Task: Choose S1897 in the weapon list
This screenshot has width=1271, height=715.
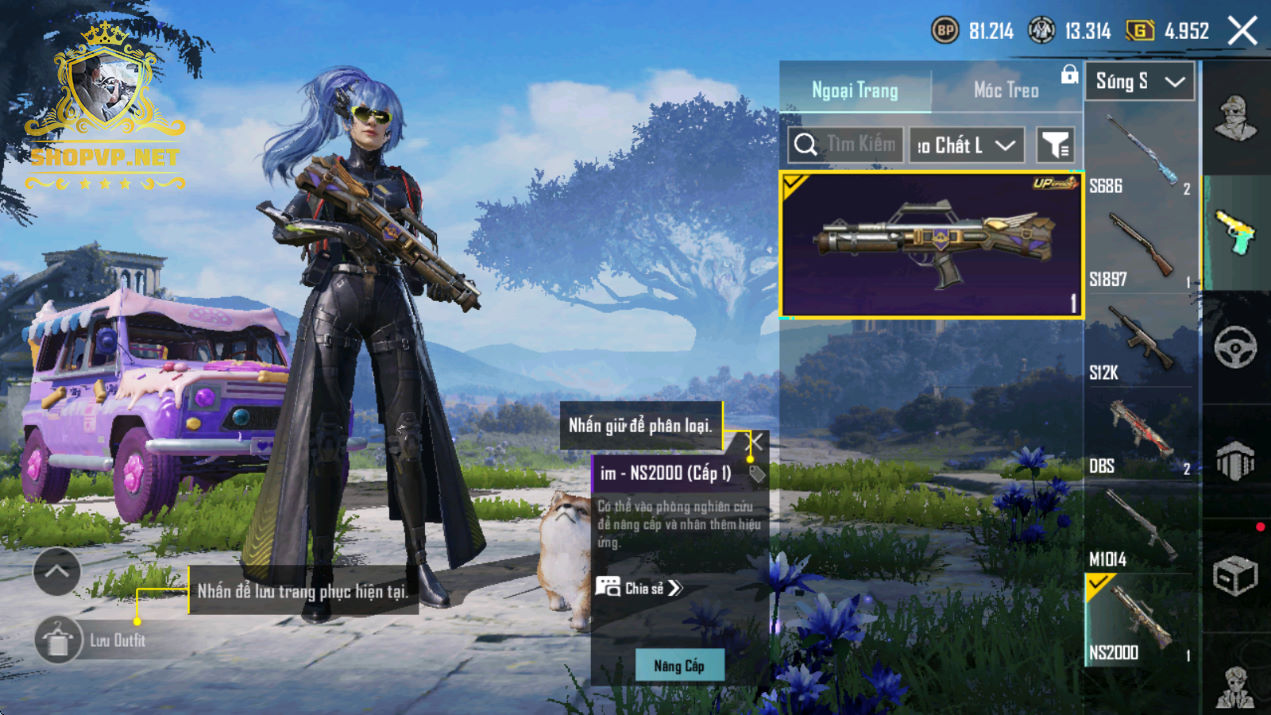Action: 1140,248
